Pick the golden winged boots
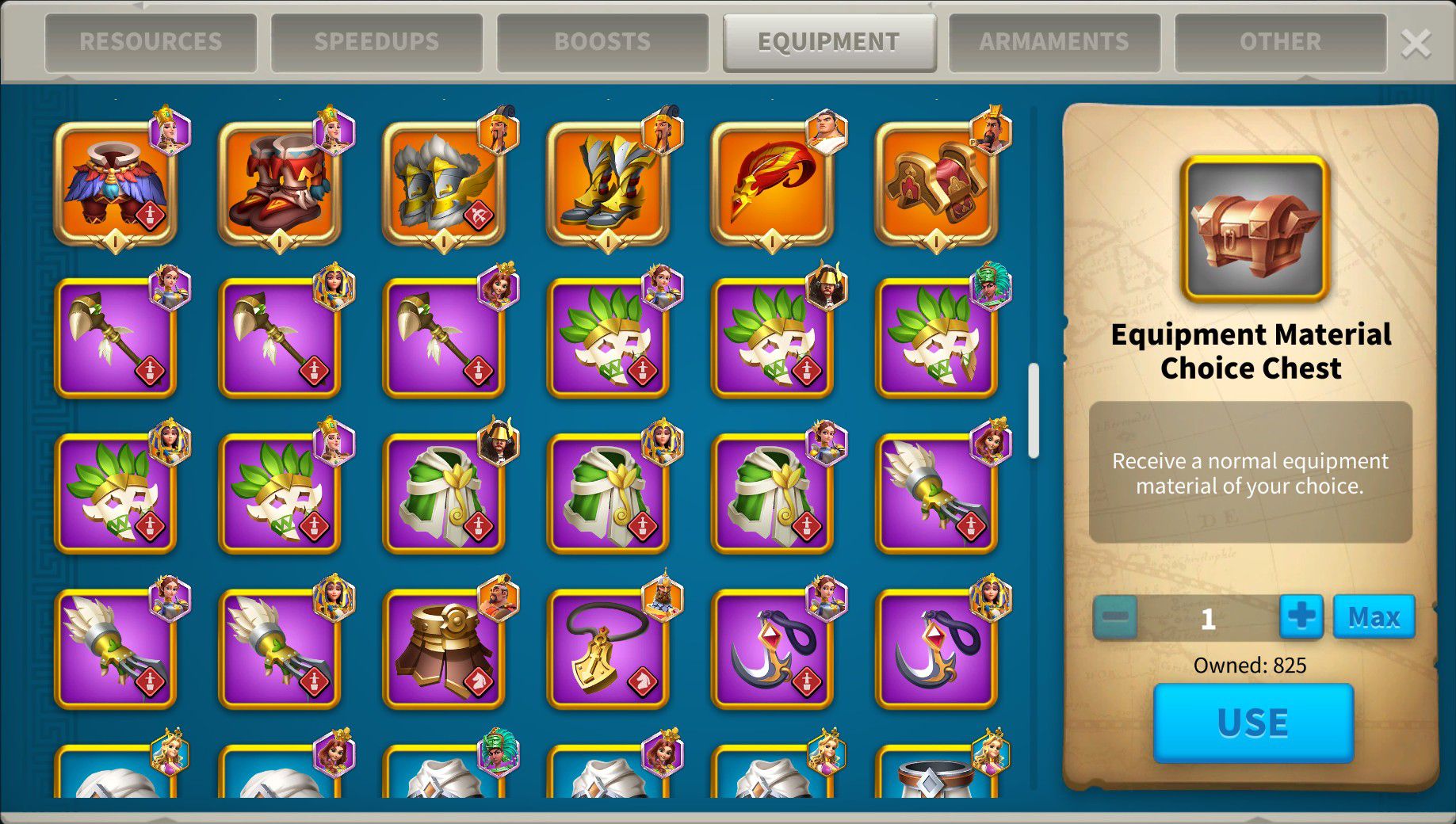 coord(608,184)
